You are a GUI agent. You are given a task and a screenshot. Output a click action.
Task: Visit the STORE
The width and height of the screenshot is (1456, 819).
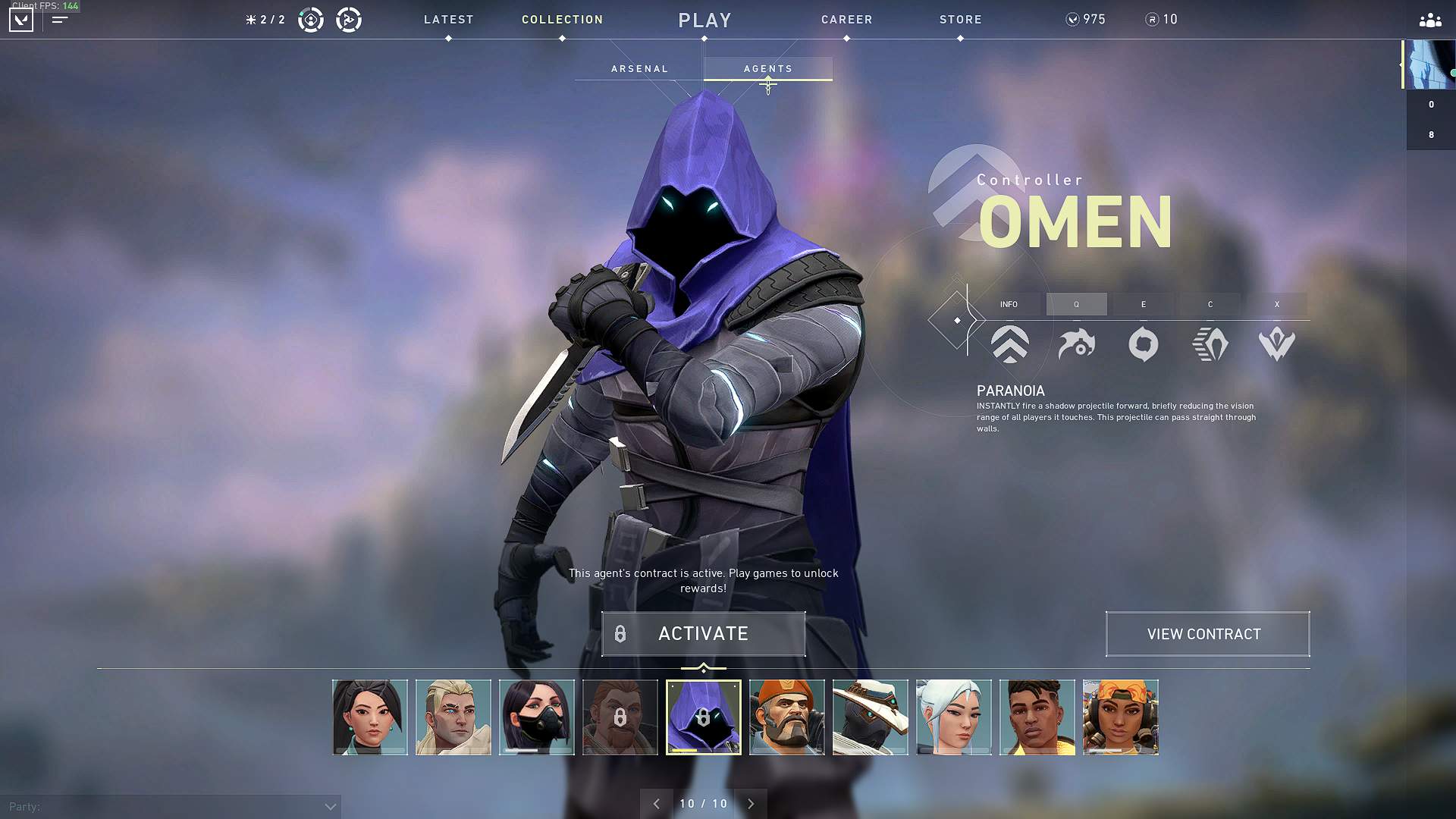click(960, 20)
